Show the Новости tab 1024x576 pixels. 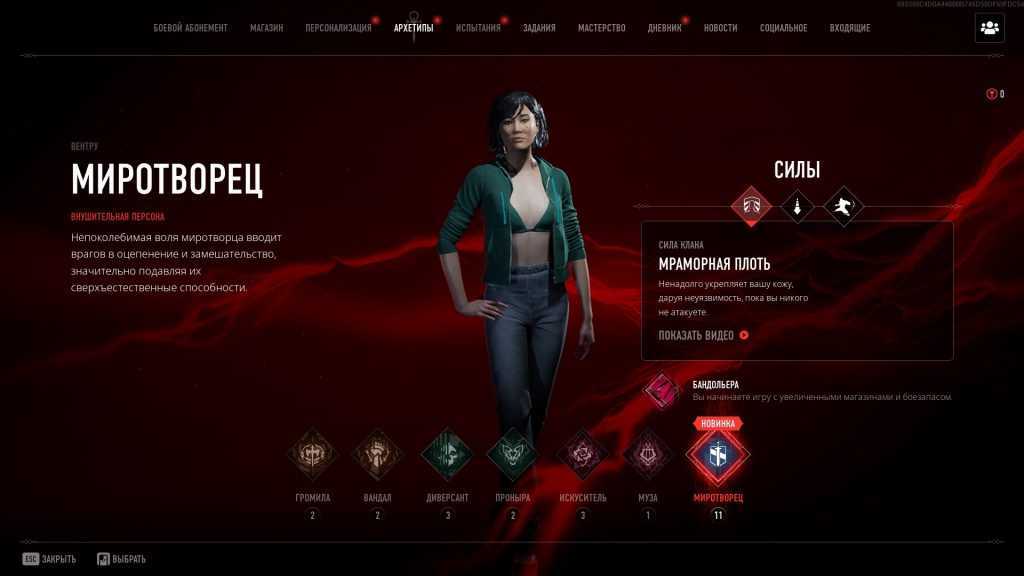click(x=720, y=28)
